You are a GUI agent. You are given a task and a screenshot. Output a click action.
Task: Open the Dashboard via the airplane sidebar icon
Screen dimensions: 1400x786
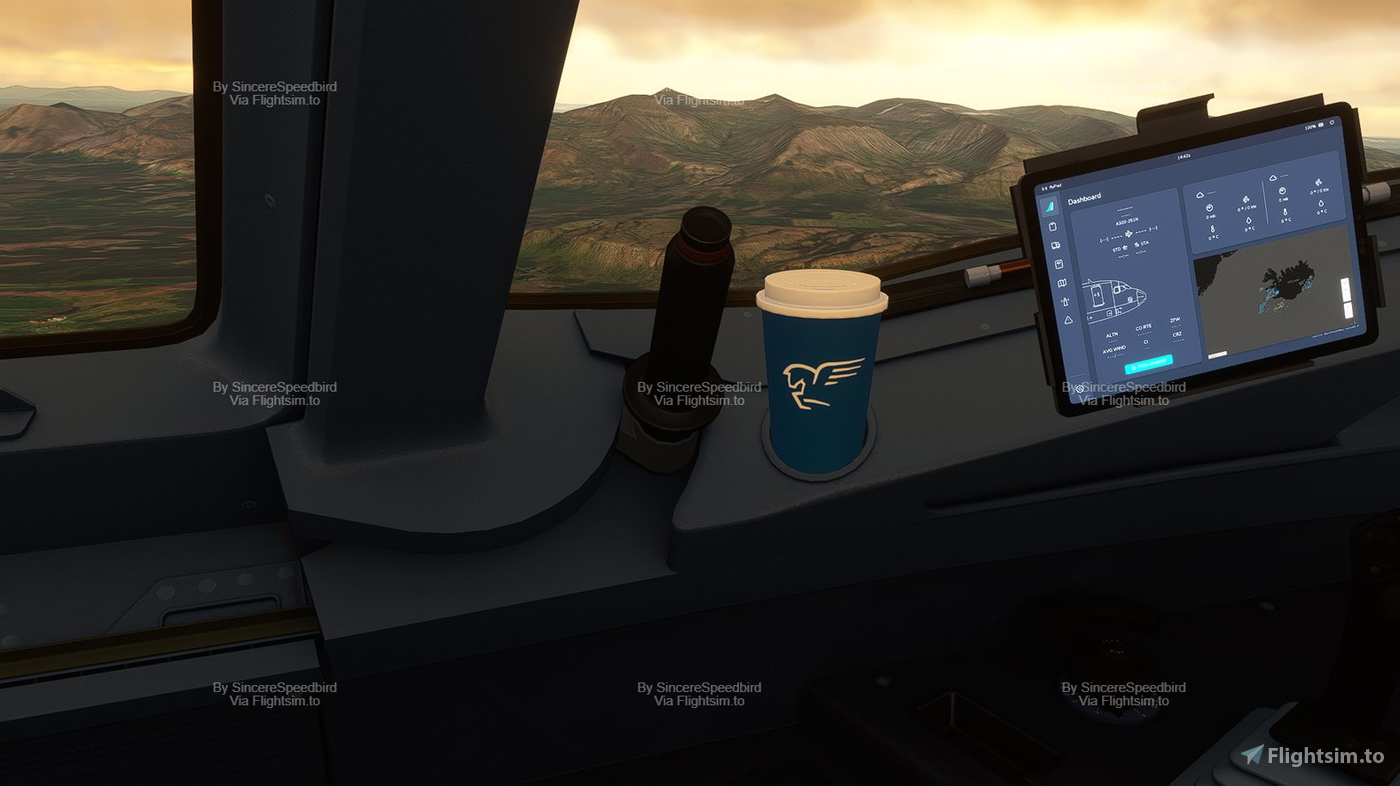tap(1050, 206)
